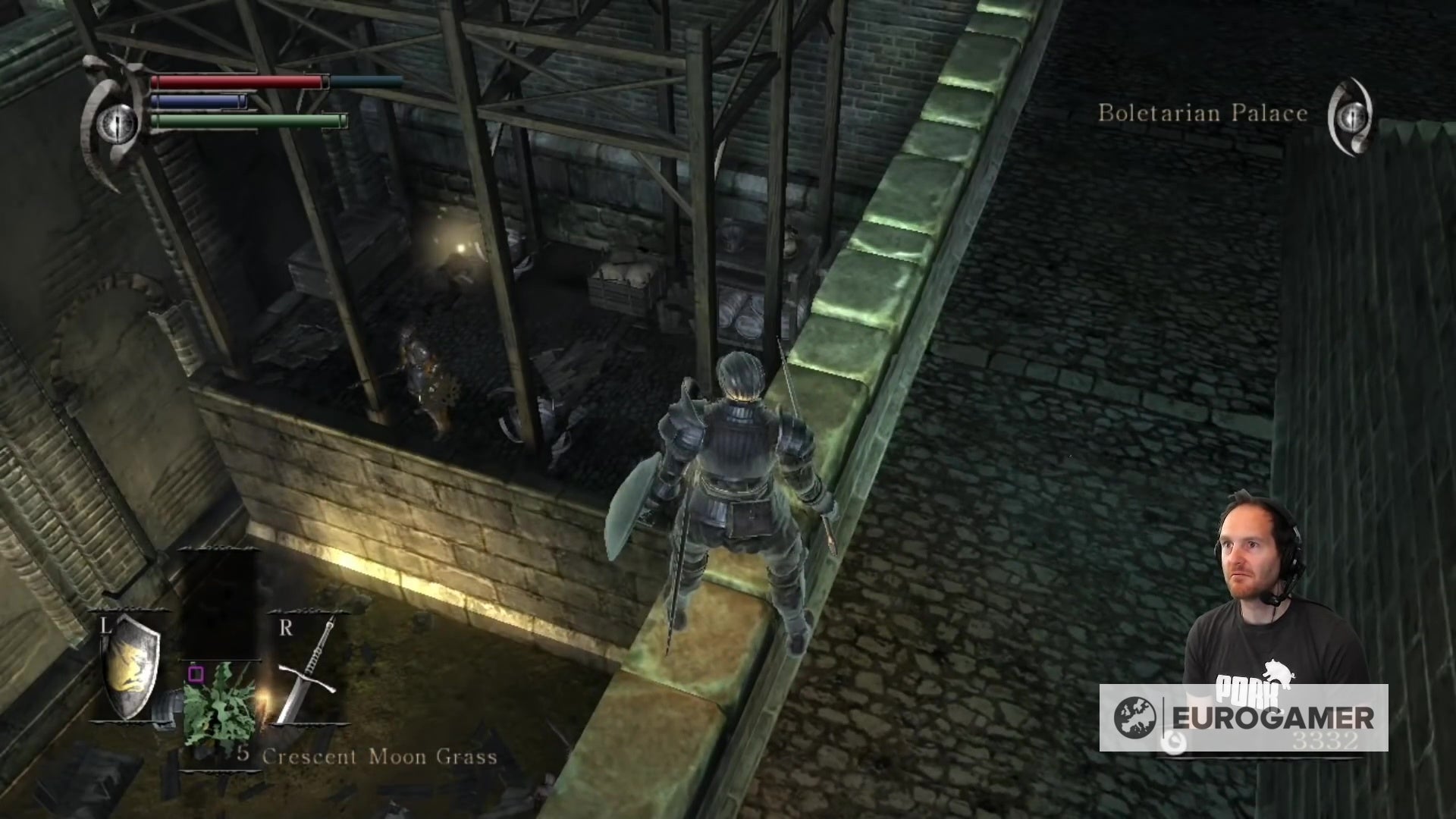Screen dimensions: 1456x819
Task: Click the eye emblem beside Boletarian Palace
Action: pyautogui.click(x=1354, y=116)
